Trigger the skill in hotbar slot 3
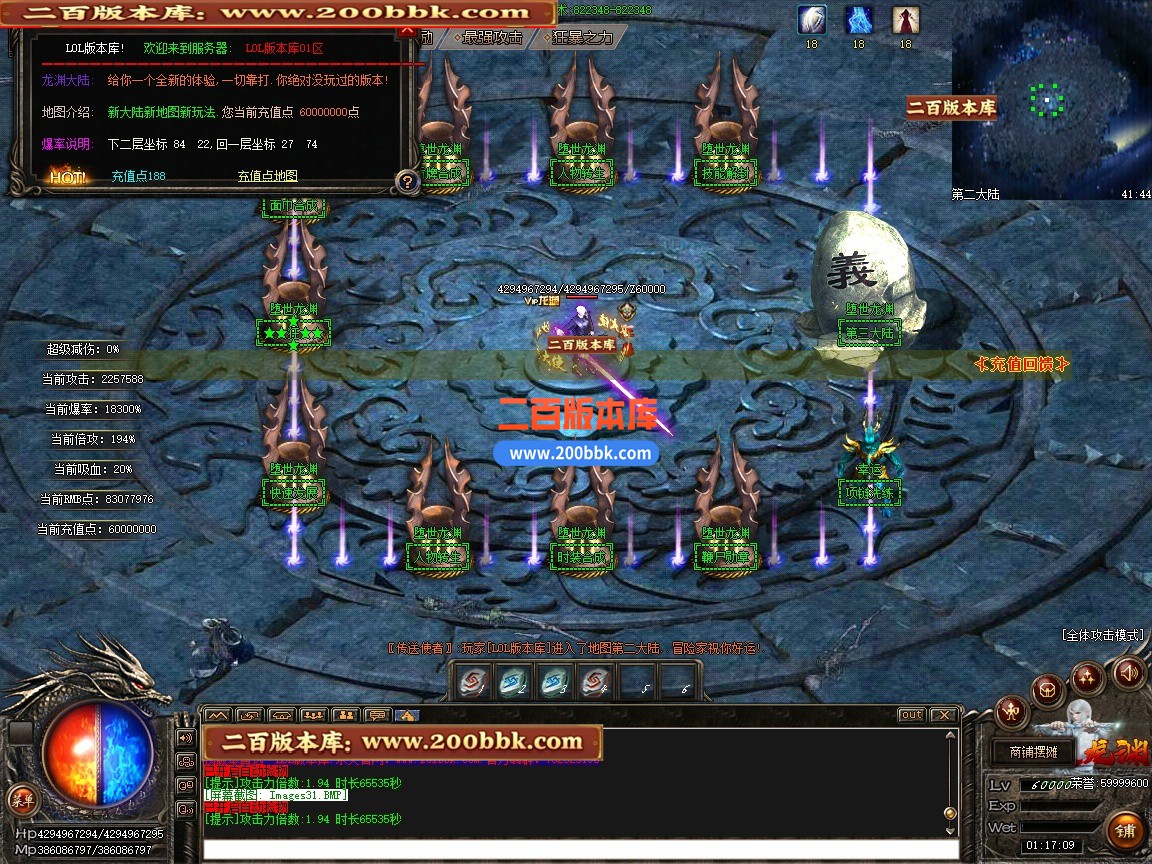 click(x=554, y=683)
